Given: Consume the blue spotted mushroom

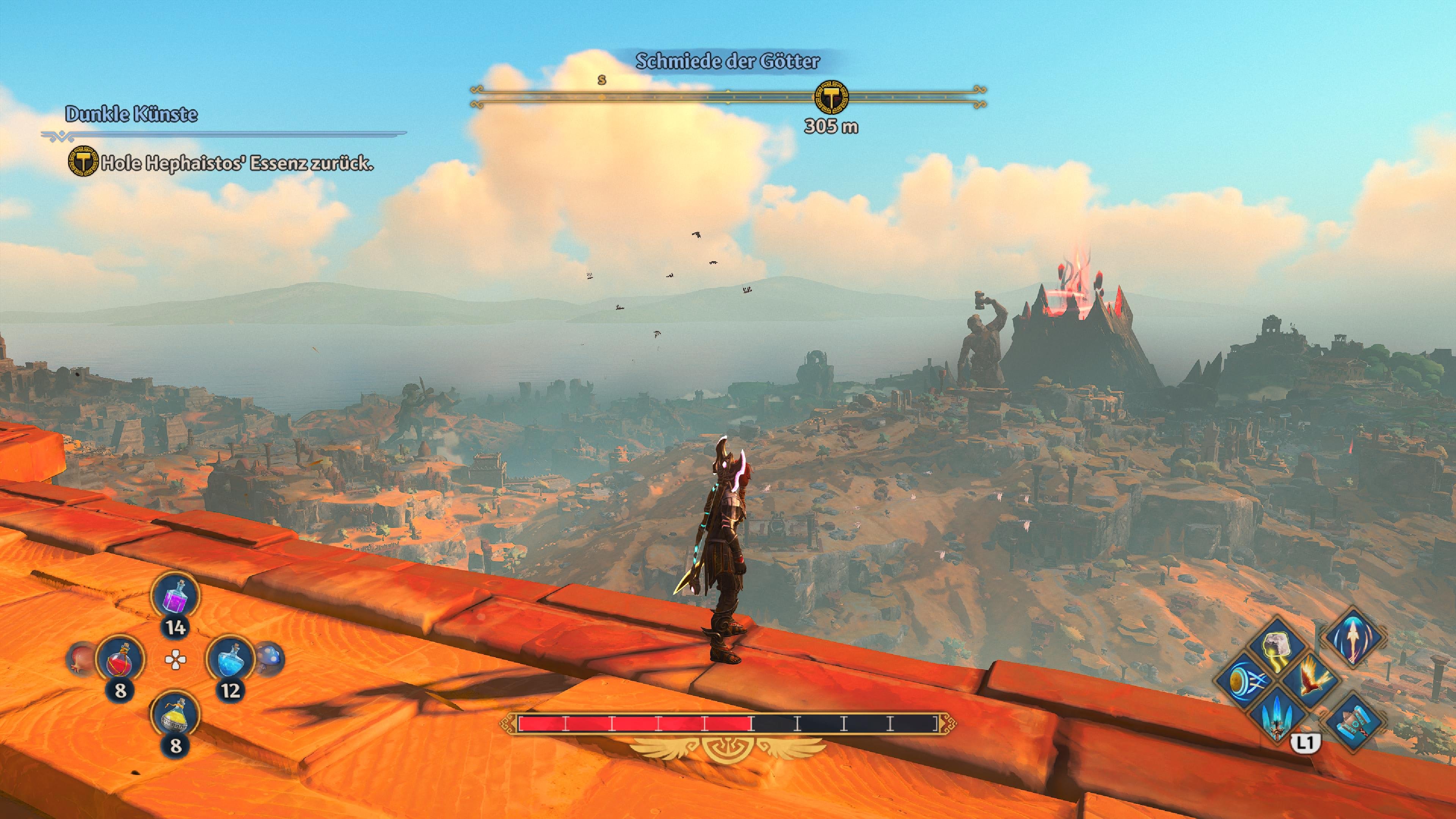Looking at the screenshot, I should click(x=269, y=659).
